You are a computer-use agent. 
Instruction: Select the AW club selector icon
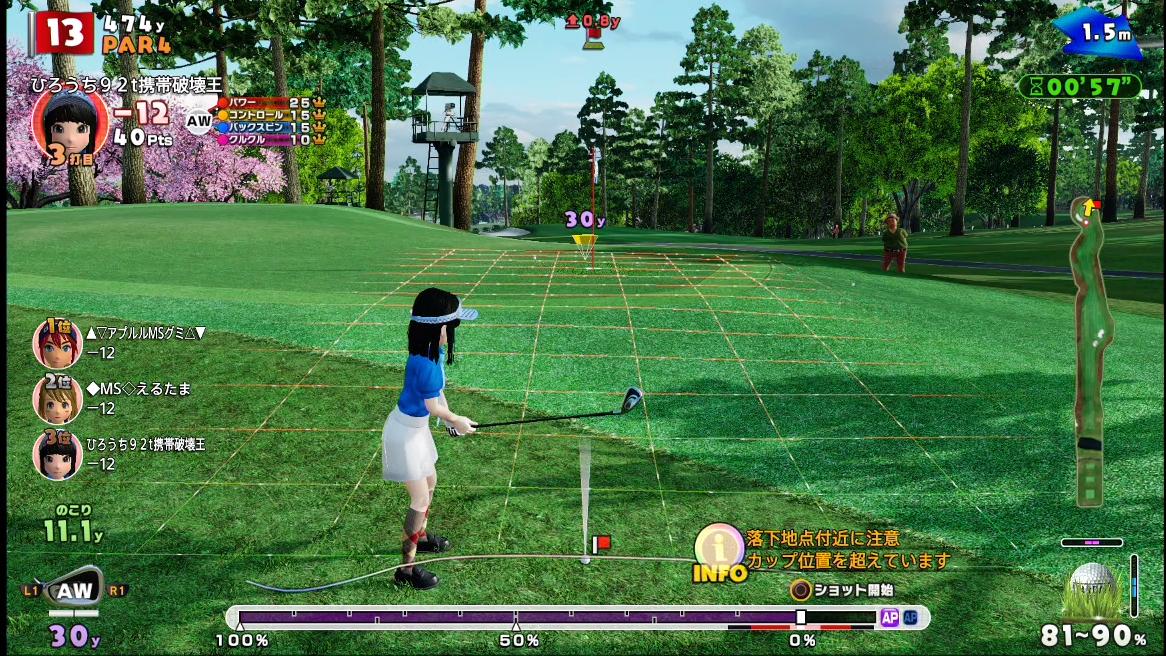73,591
